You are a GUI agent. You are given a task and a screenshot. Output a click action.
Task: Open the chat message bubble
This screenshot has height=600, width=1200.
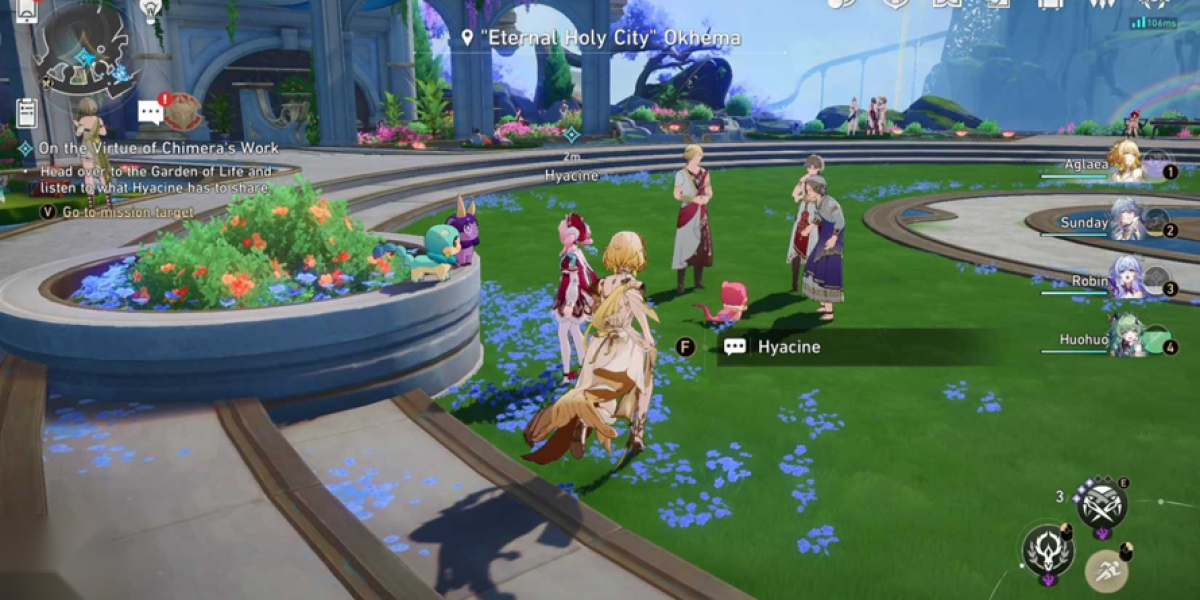[151, 111]
